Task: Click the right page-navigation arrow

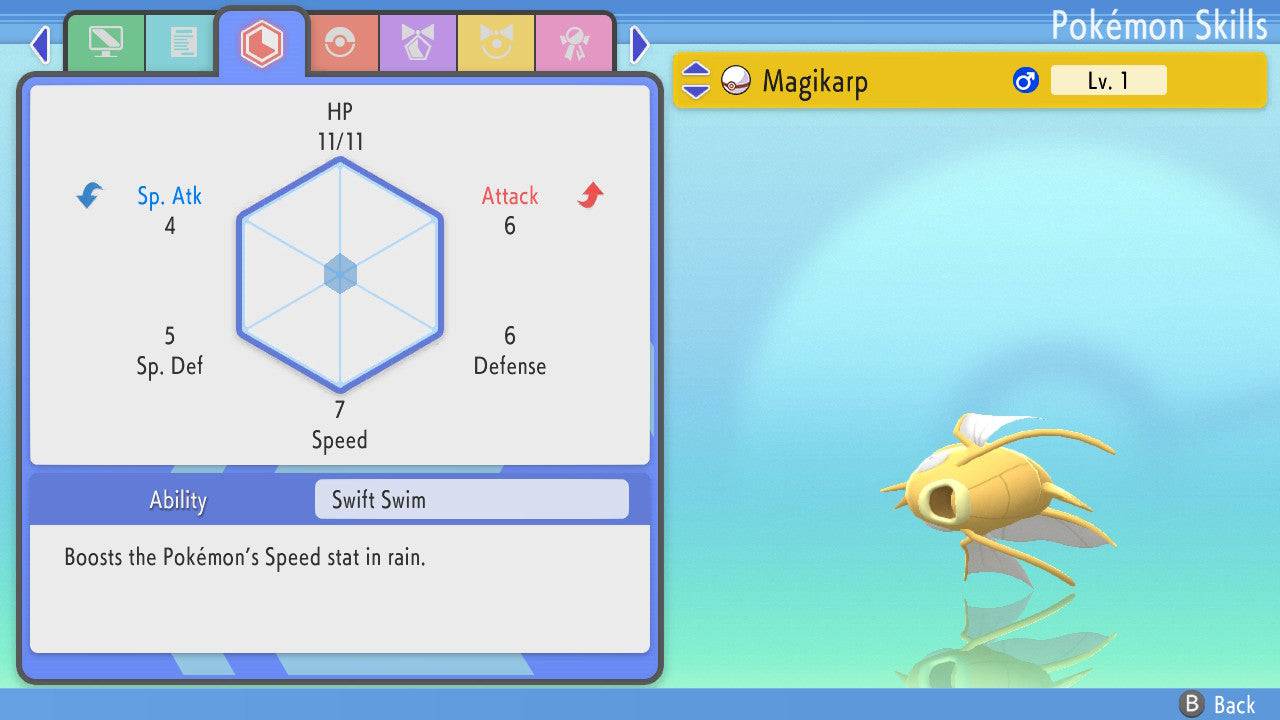Action: pos(638,45)
